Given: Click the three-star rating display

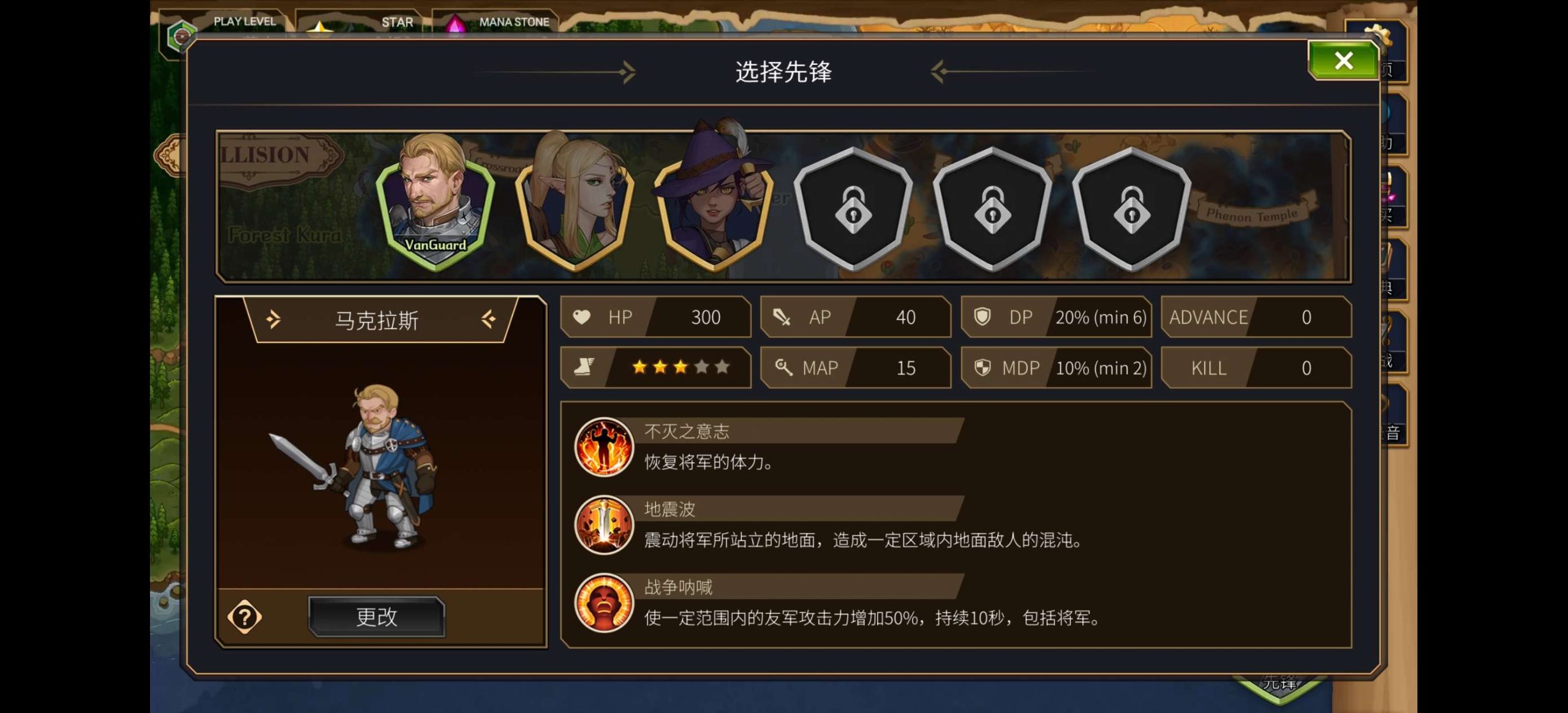Looking at the screenshot, I should tap(679, 367).
